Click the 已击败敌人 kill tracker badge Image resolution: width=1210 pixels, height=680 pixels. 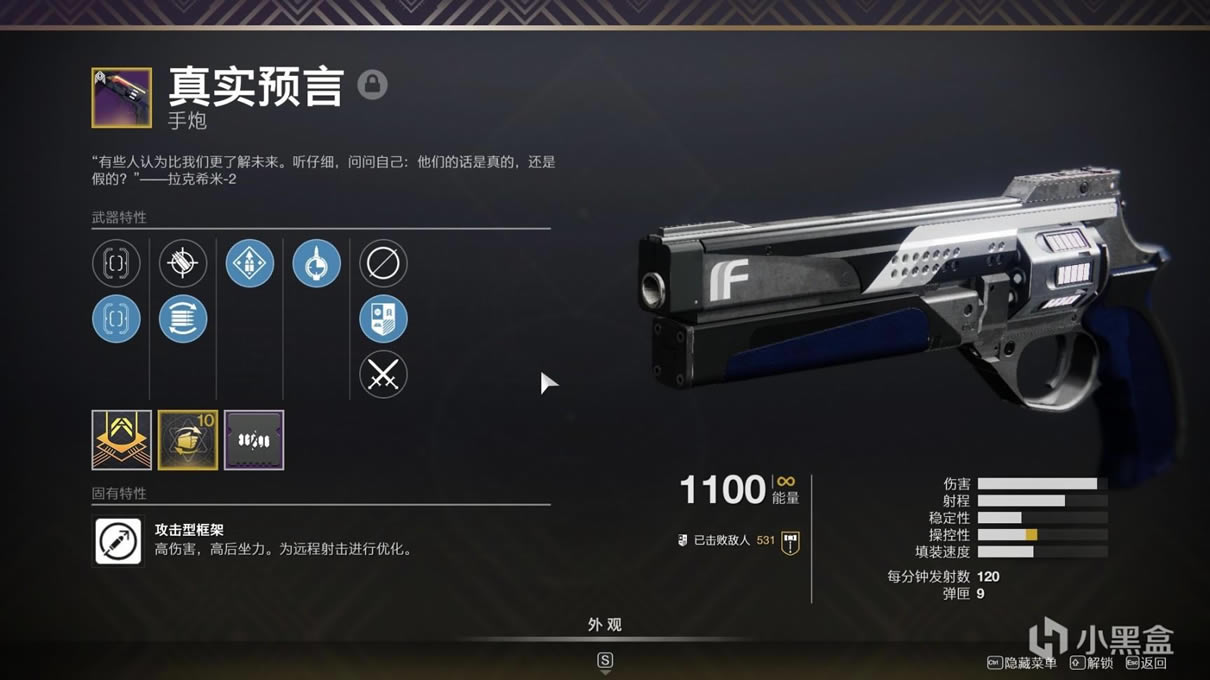pos(791,542)
